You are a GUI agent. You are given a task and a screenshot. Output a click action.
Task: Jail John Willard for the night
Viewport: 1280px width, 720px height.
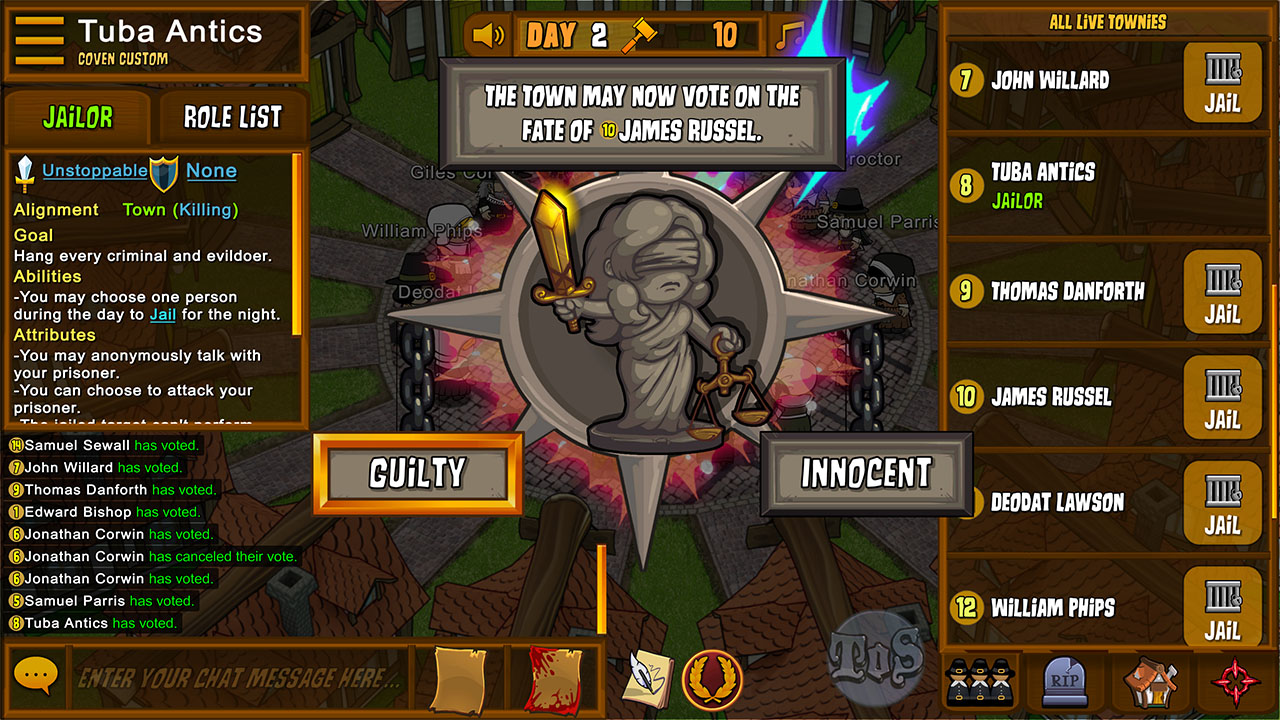click(x=1222, y=82)
